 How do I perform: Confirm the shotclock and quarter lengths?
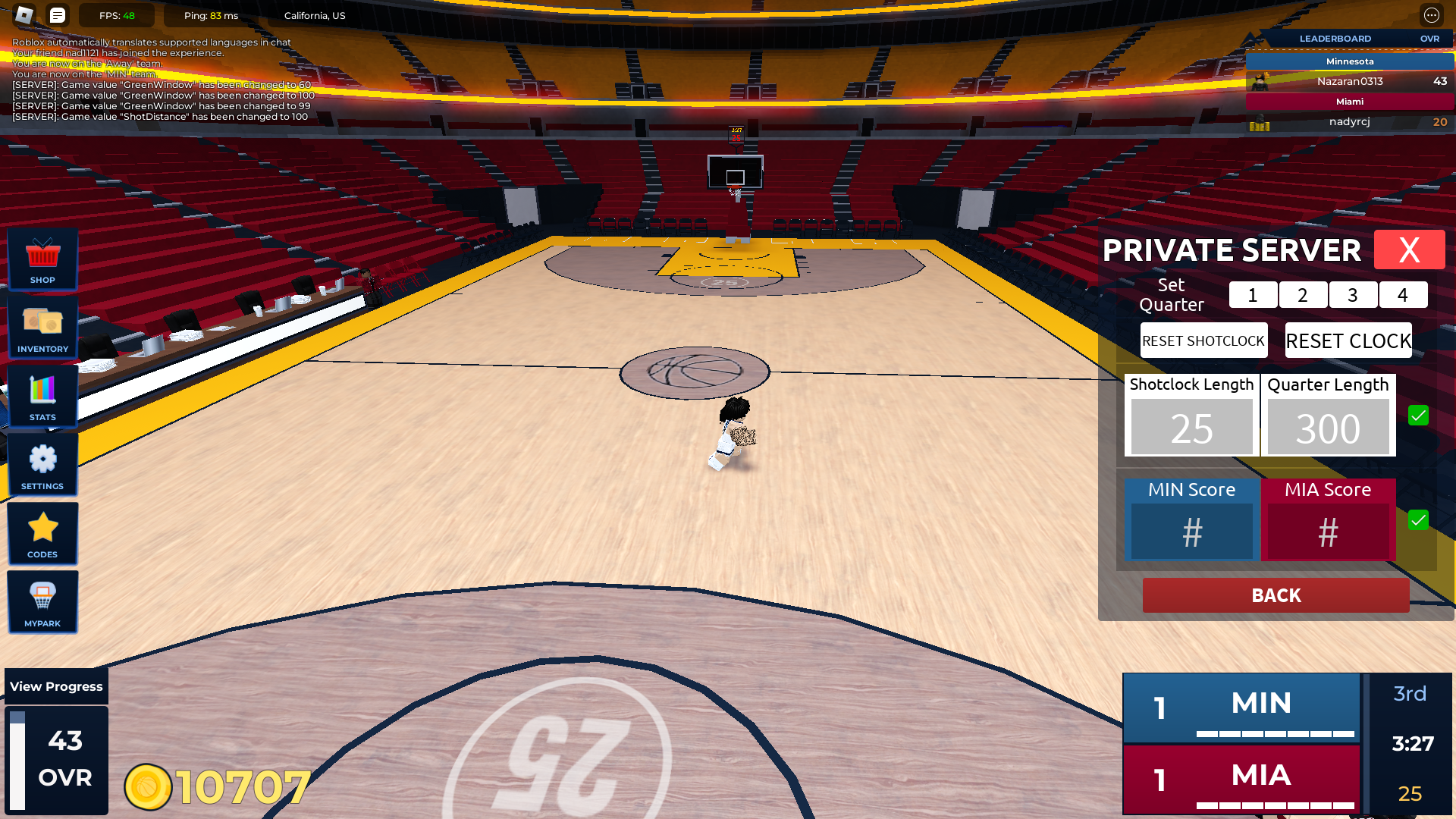click(1418, 416)
